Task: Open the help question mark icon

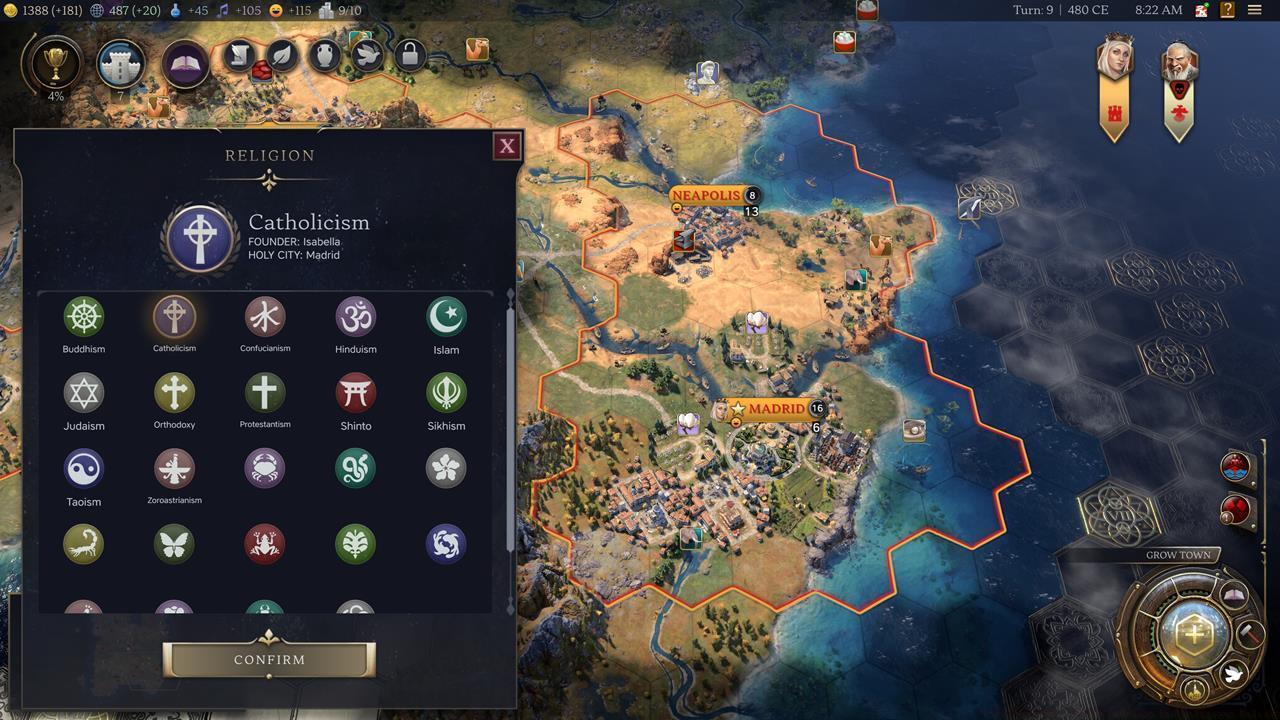Action: [x=1227, y=11]
